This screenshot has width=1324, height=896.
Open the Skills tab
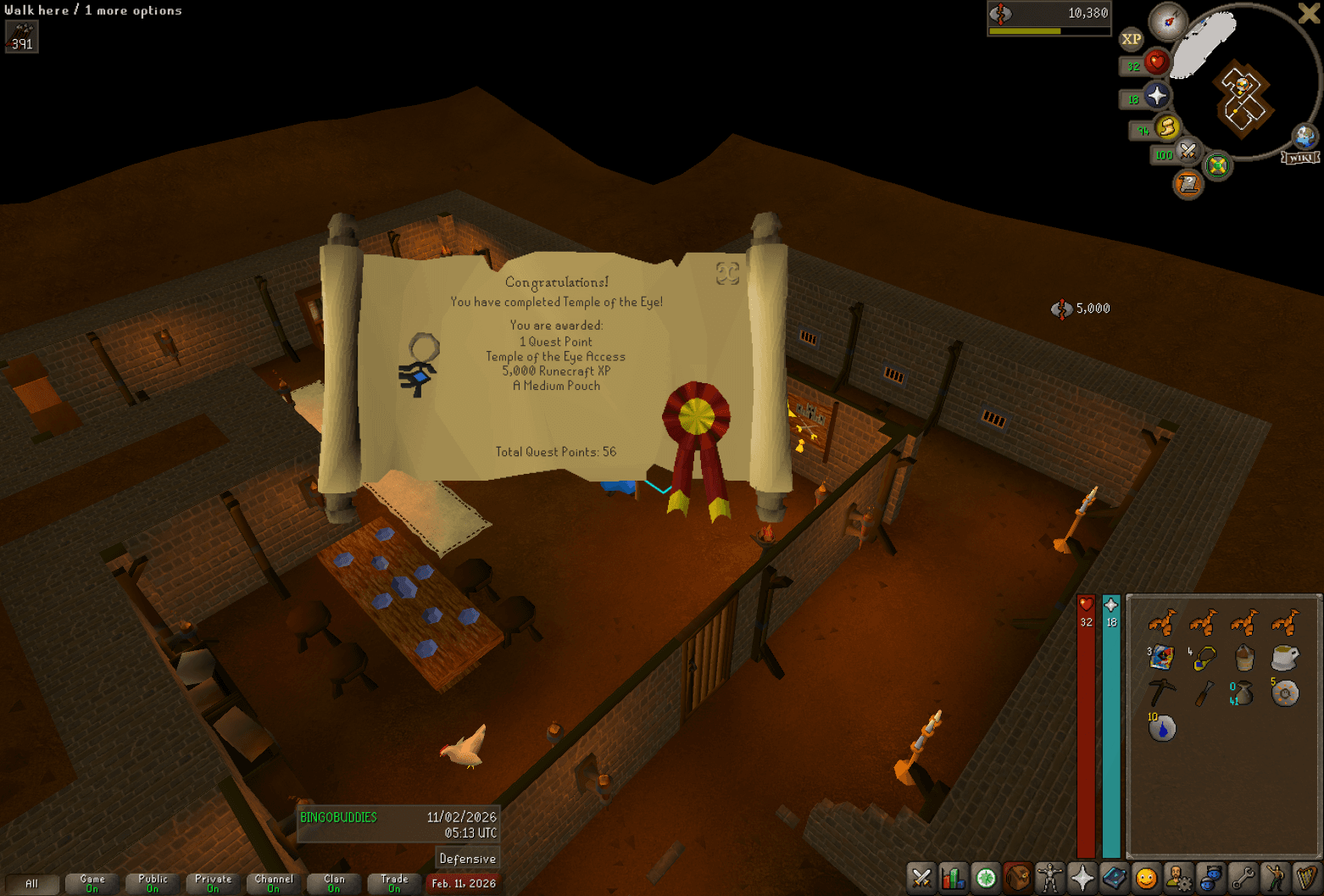(x=954, y=879)
